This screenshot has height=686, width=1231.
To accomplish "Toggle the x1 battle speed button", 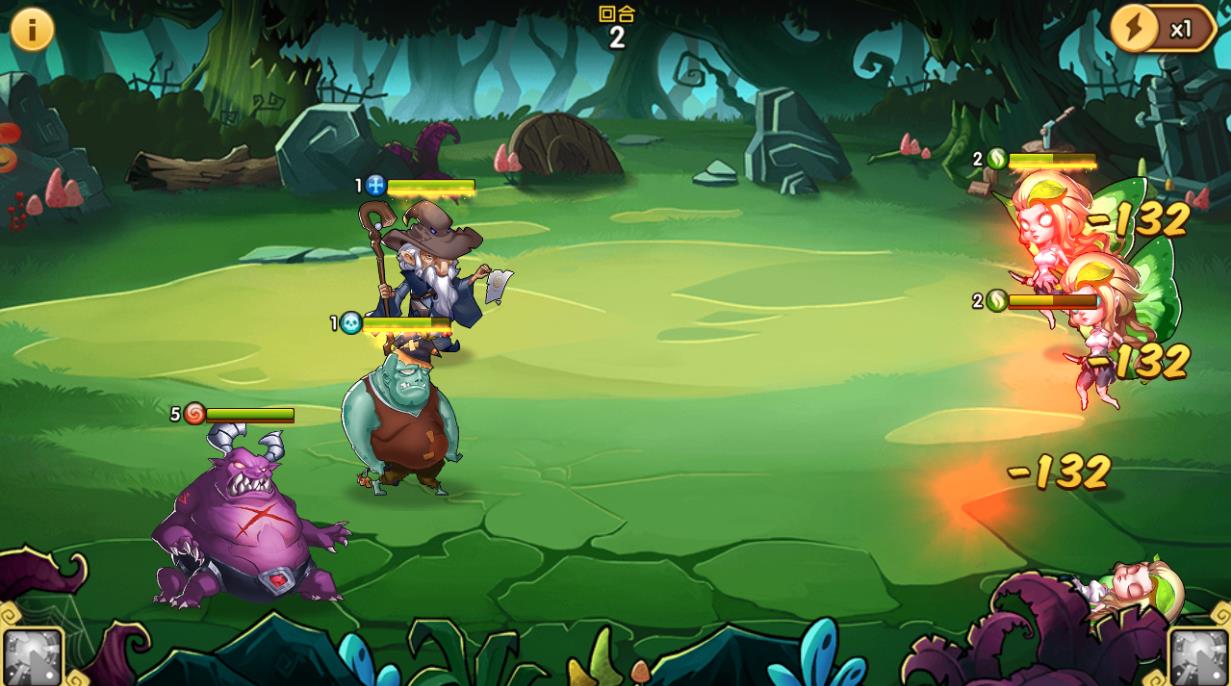I will point(1163,29).
